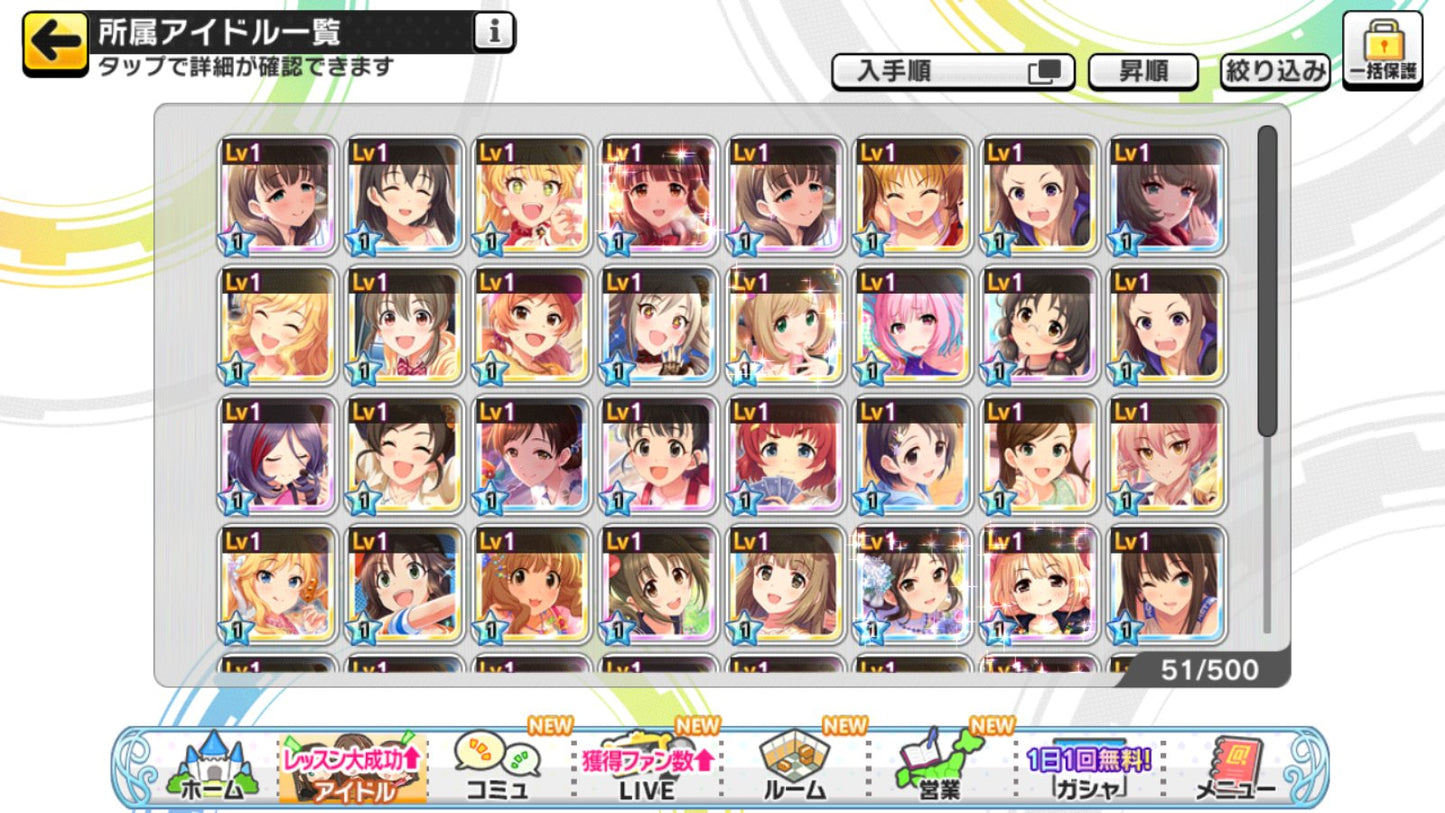
Task: Click the idol list scrollbar
Action: pyautogui.click(x=1267, y=280)
